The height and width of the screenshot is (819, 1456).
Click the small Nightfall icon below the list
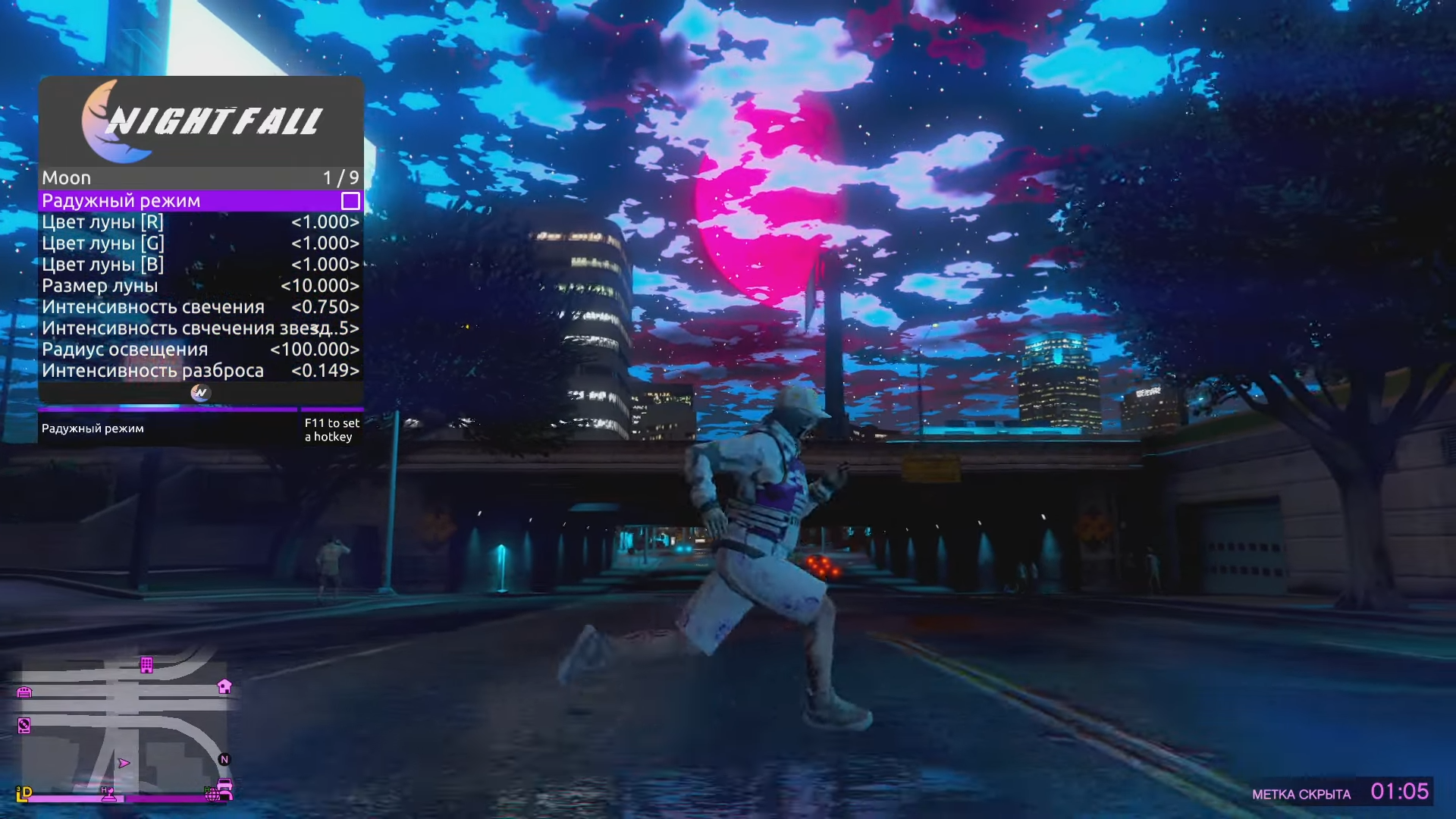click(200, 392)
